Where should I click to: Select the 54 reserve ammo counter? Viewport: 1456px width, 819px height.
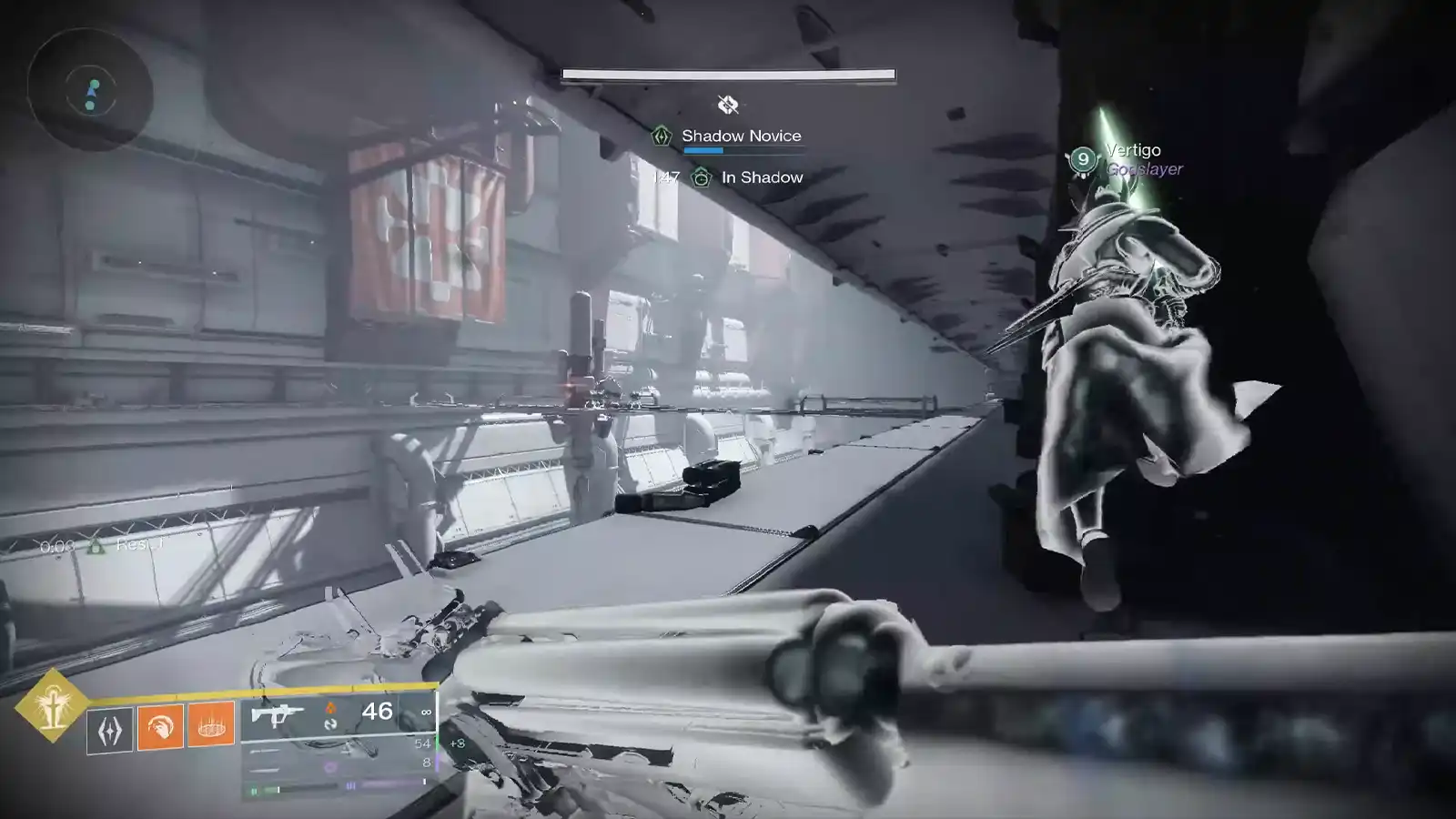421,744
